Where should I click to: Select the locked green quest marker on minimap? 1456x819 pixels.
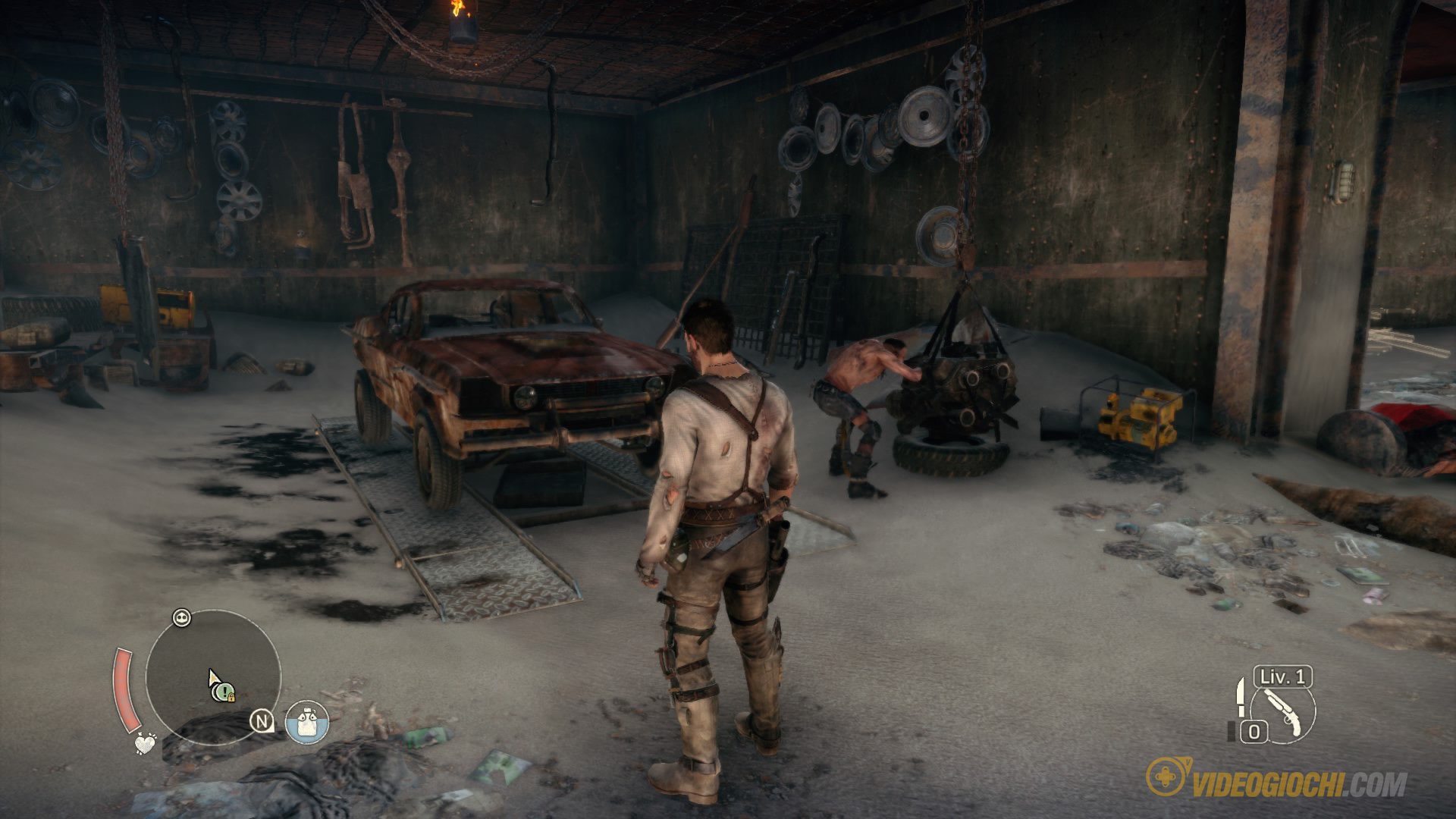pyautogui.click(x=224, y=691)
